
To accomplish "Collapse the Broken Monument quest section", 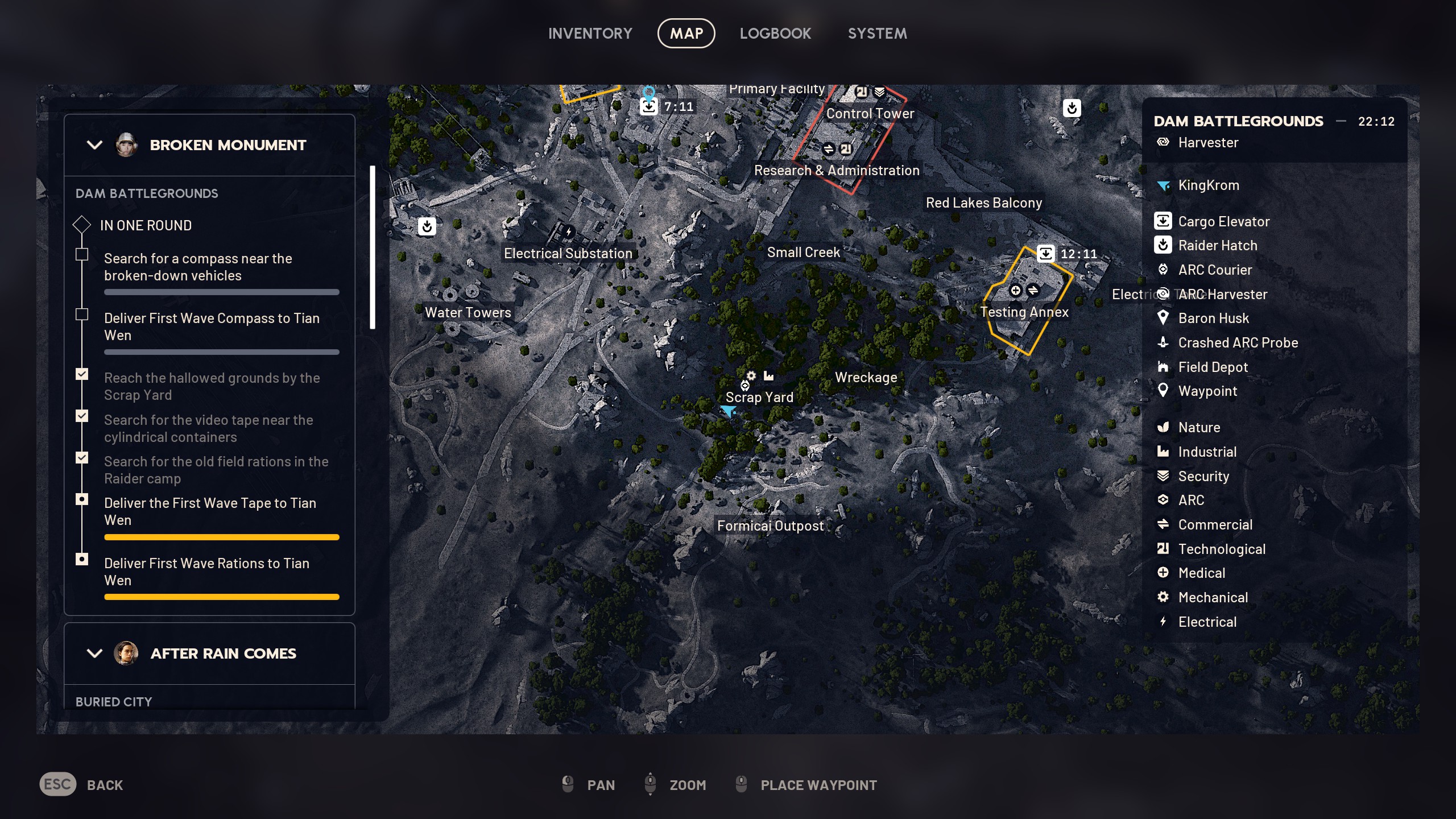I will tap(94, 144).
